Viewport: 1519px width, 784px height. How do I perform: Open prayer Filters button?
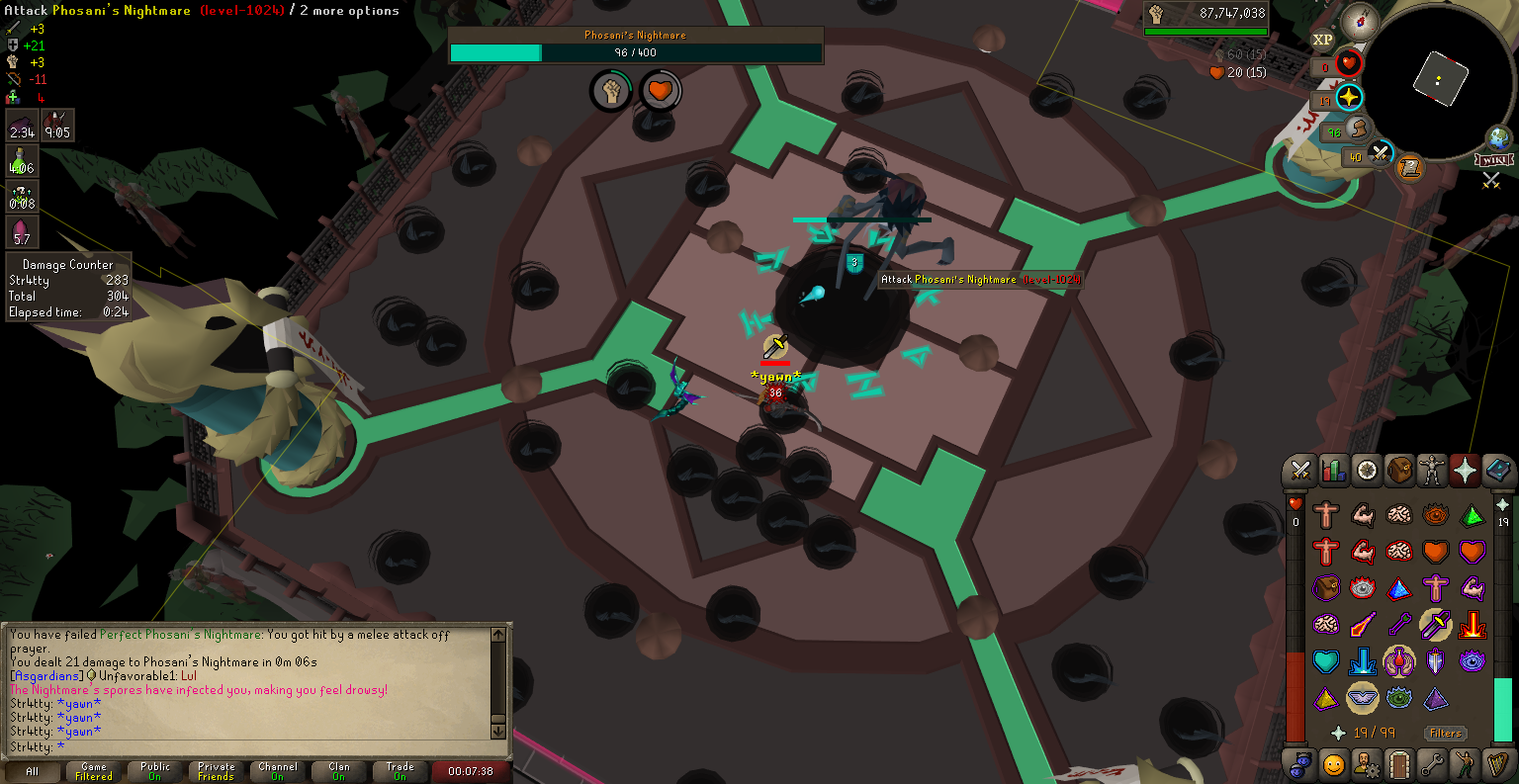coord(1445,733)
